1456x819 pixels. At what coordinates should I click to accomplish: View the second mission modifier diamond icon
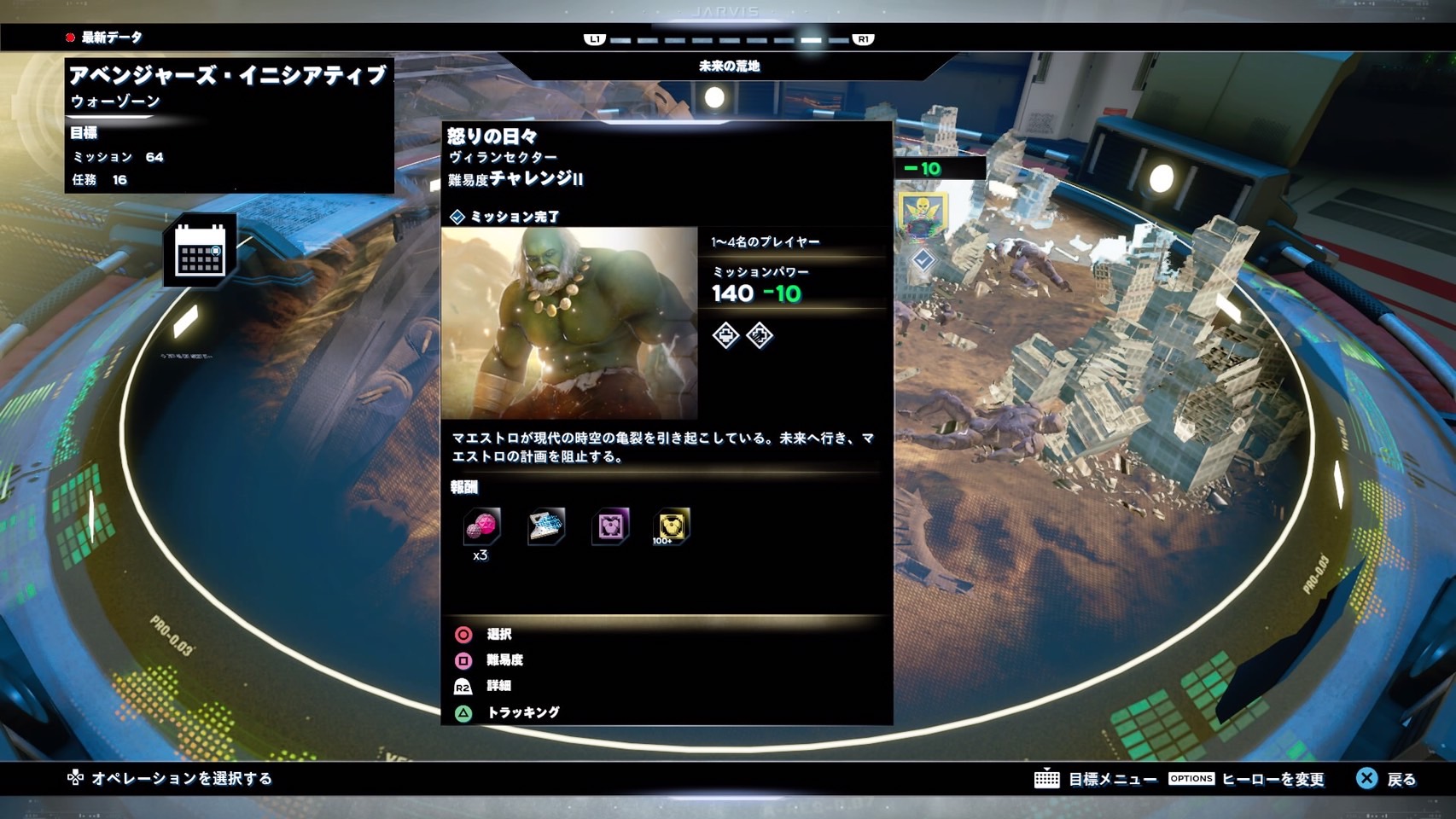tap(759, 335)
